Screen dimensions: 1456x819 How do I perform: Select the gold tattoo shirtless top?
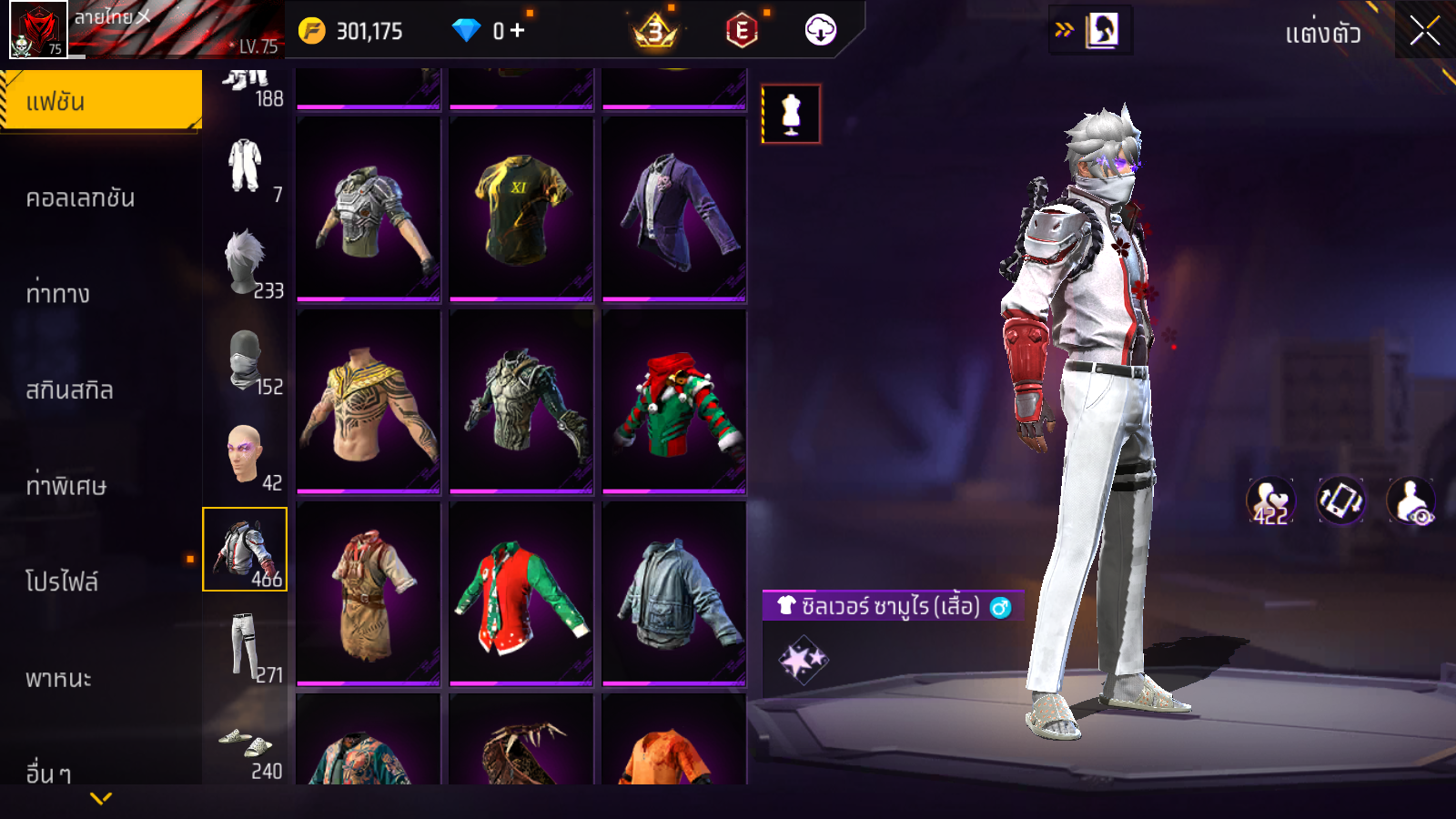point(369,402)
